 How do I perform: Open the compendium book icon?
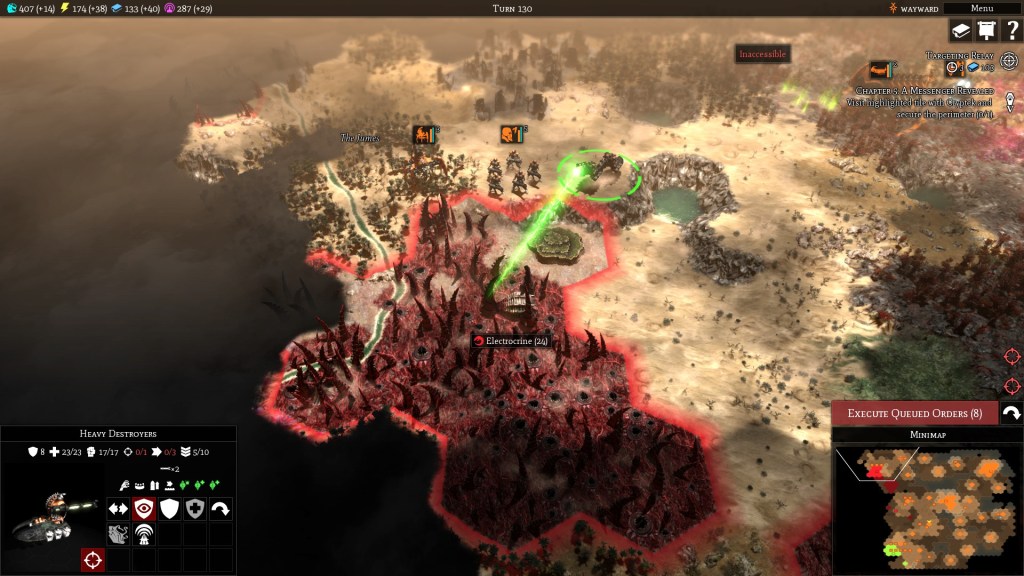pyautogui.click(x=961, y=31)
